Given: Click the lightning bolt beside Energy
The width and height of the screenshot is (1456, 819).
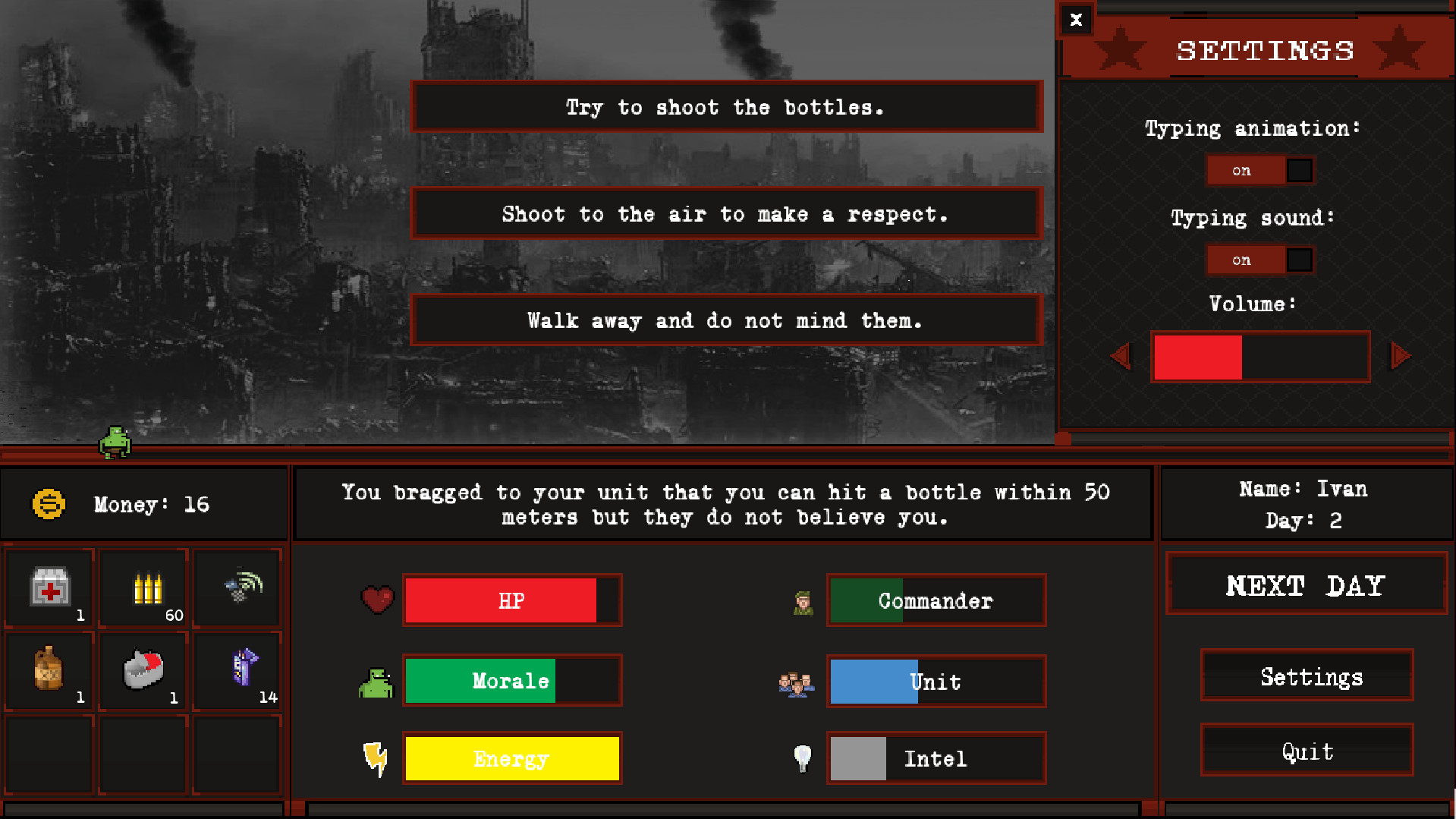Looking at the screenshot, I should coord(375,758).
